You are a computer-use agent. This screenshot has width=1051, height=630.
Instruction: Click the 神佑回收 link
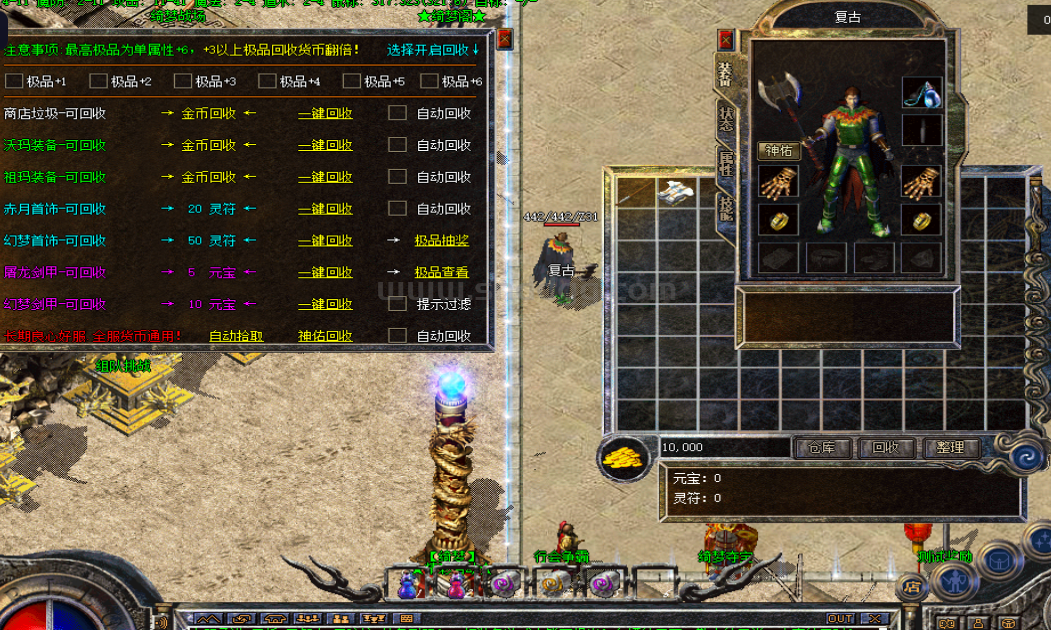(325, 336)
